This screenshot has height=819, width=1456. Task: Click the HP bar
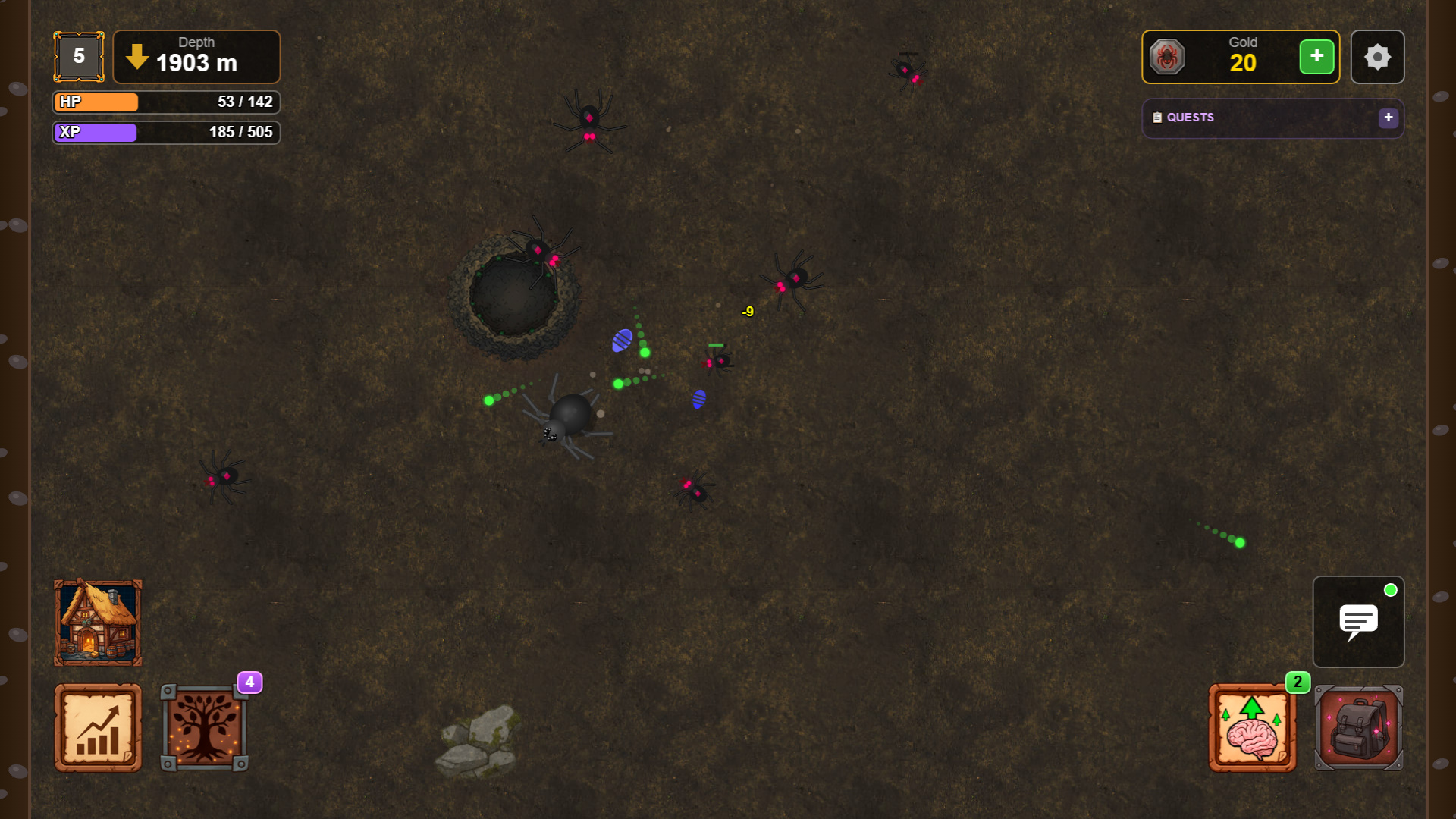(165, 102)
